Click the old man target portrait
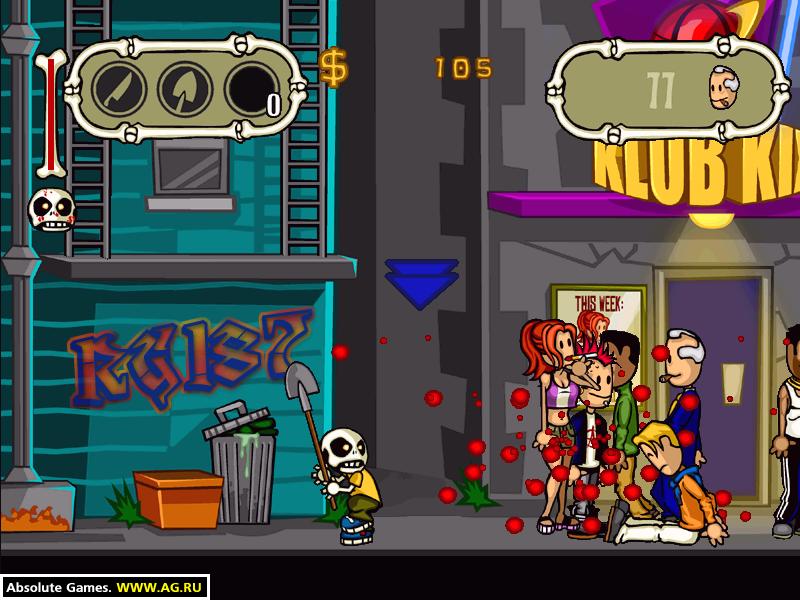 coord(726,90)
